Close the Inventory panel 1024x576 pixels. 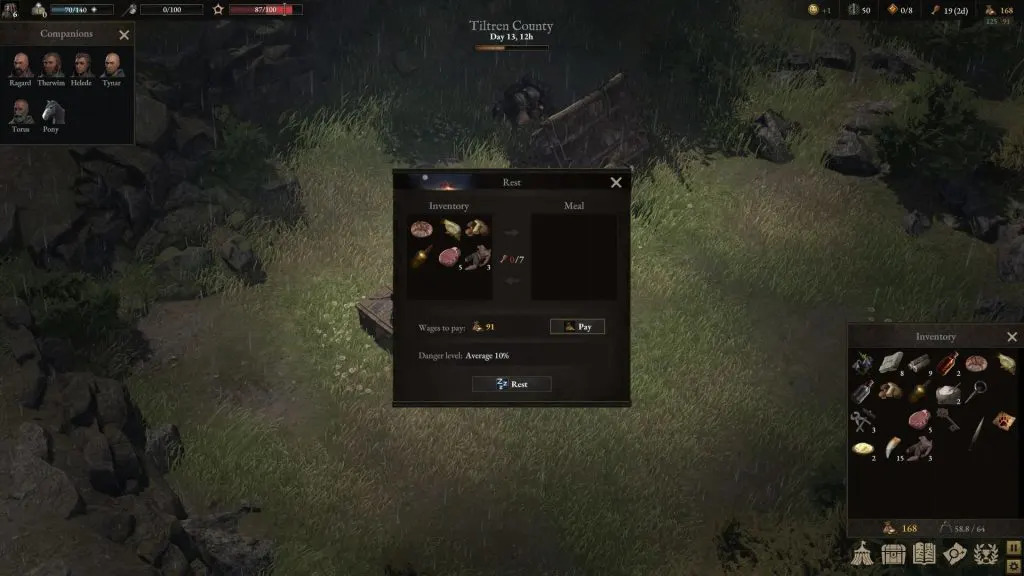1012,337
